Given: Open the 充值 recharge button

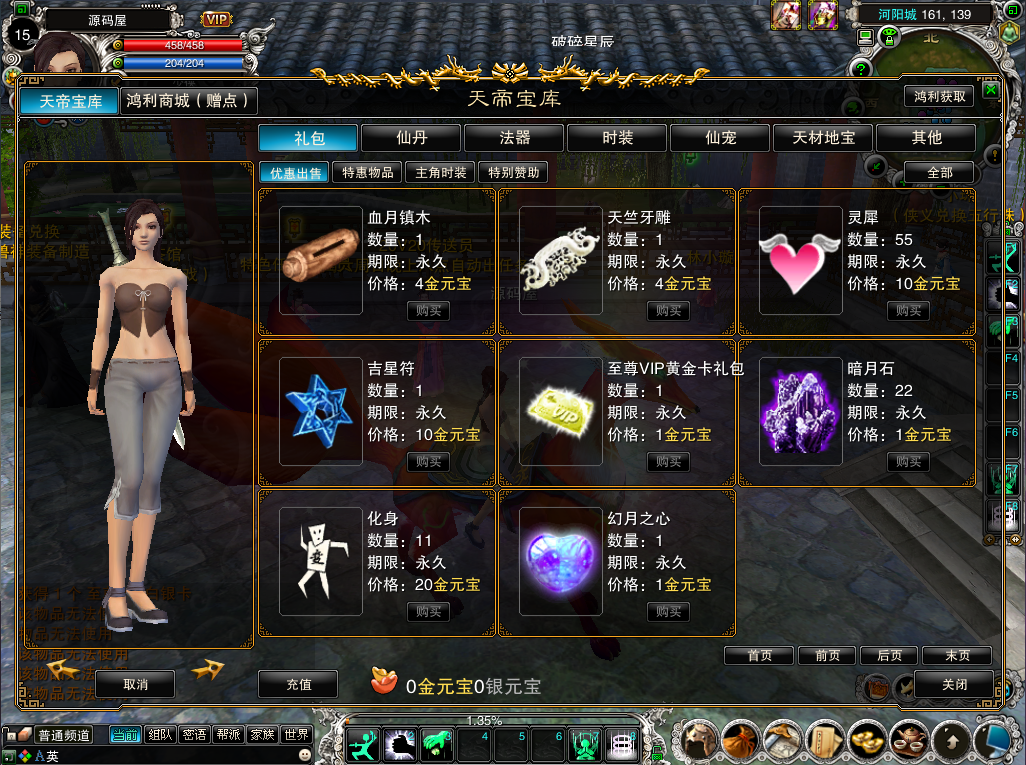Looking at the screenshot, I should coord(299,684).
